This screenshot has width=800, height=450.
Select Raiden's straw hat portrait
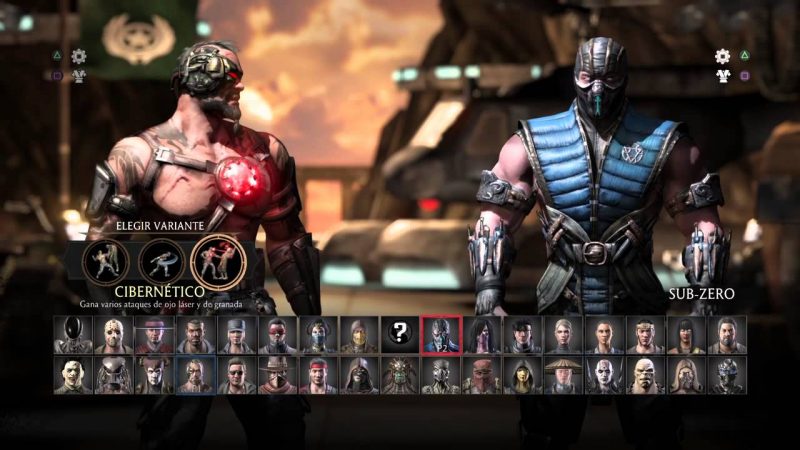[x=564, y=375]
